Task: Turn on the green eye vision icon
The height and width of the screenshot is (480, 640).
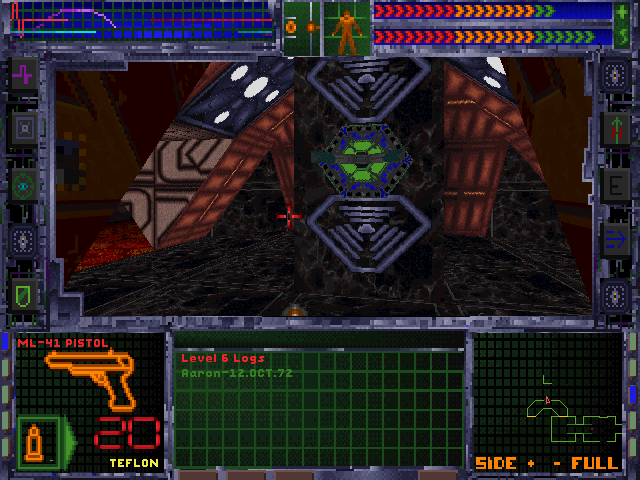Action: 24,184
